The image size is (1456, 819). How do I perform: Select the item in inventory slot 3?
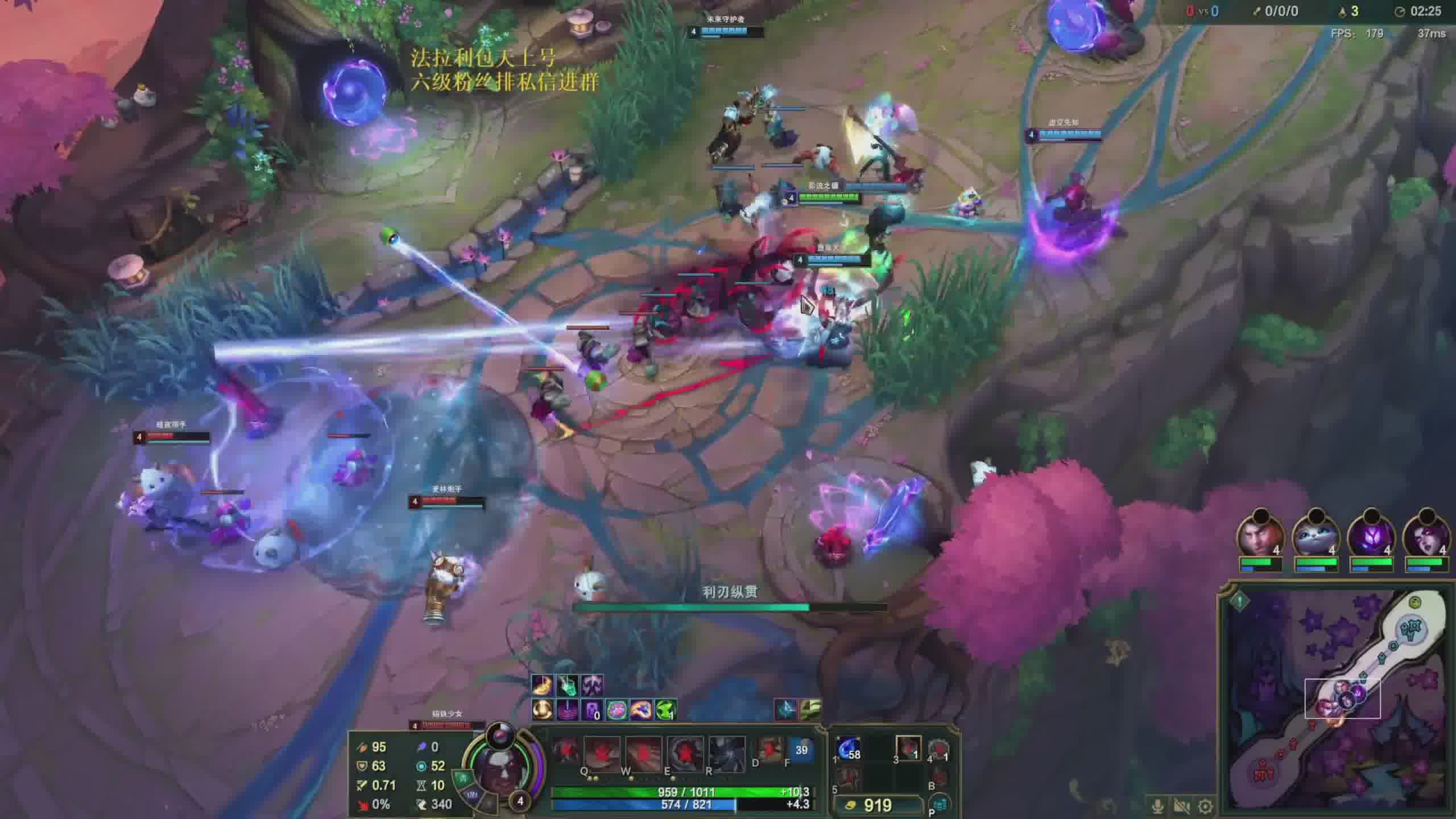tap(908, 748)
